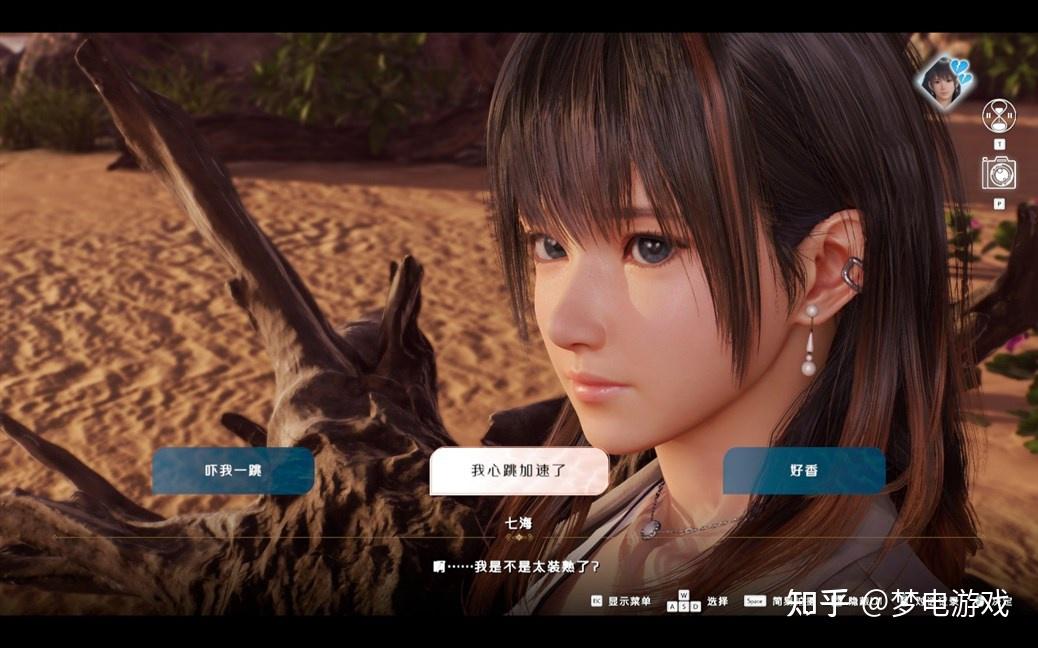Choose the reply "吓我一跳"
The height and width of the screenshot is (648, 1038).
[232, 470]
